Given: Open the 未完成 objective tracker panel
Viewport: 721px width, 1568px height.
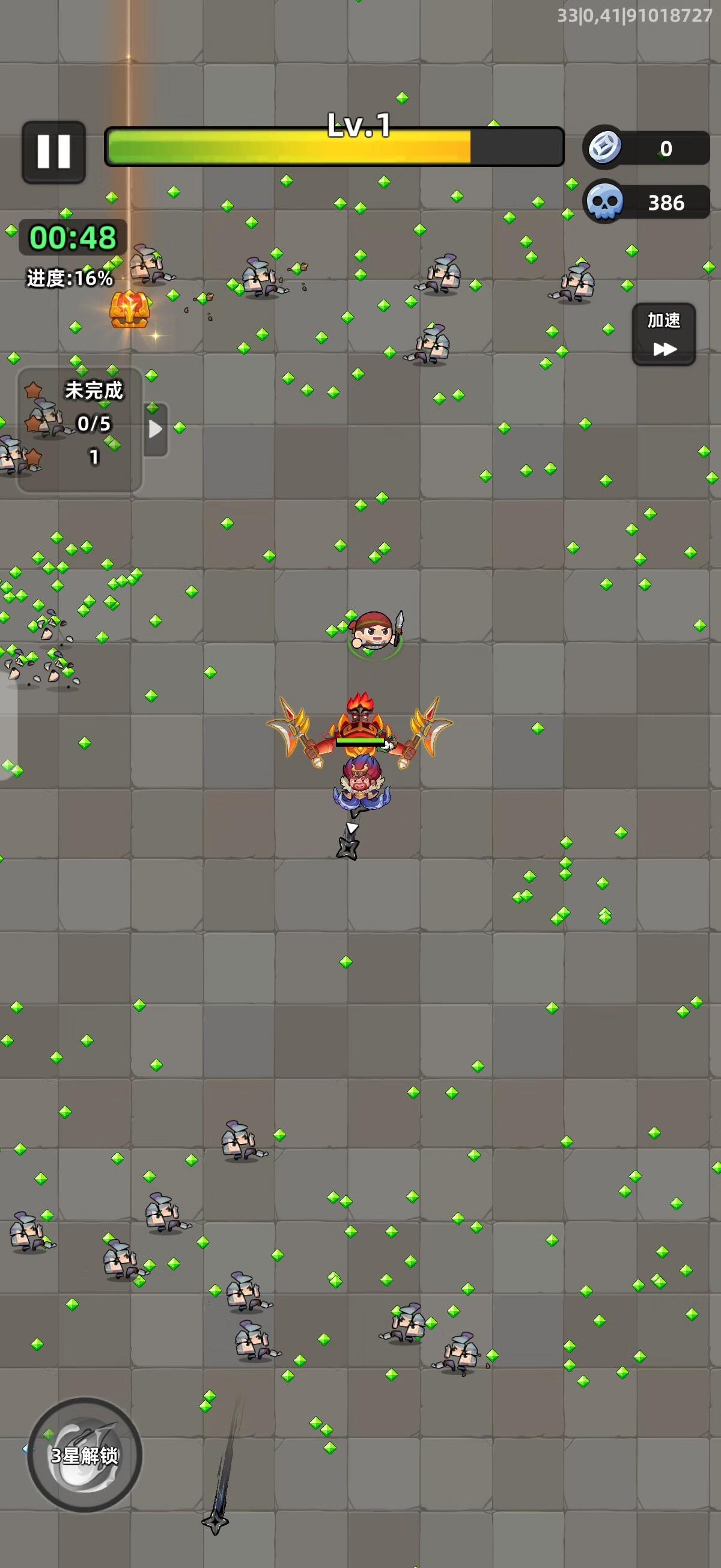Looking at the screenshot, I should coord(79,428).
